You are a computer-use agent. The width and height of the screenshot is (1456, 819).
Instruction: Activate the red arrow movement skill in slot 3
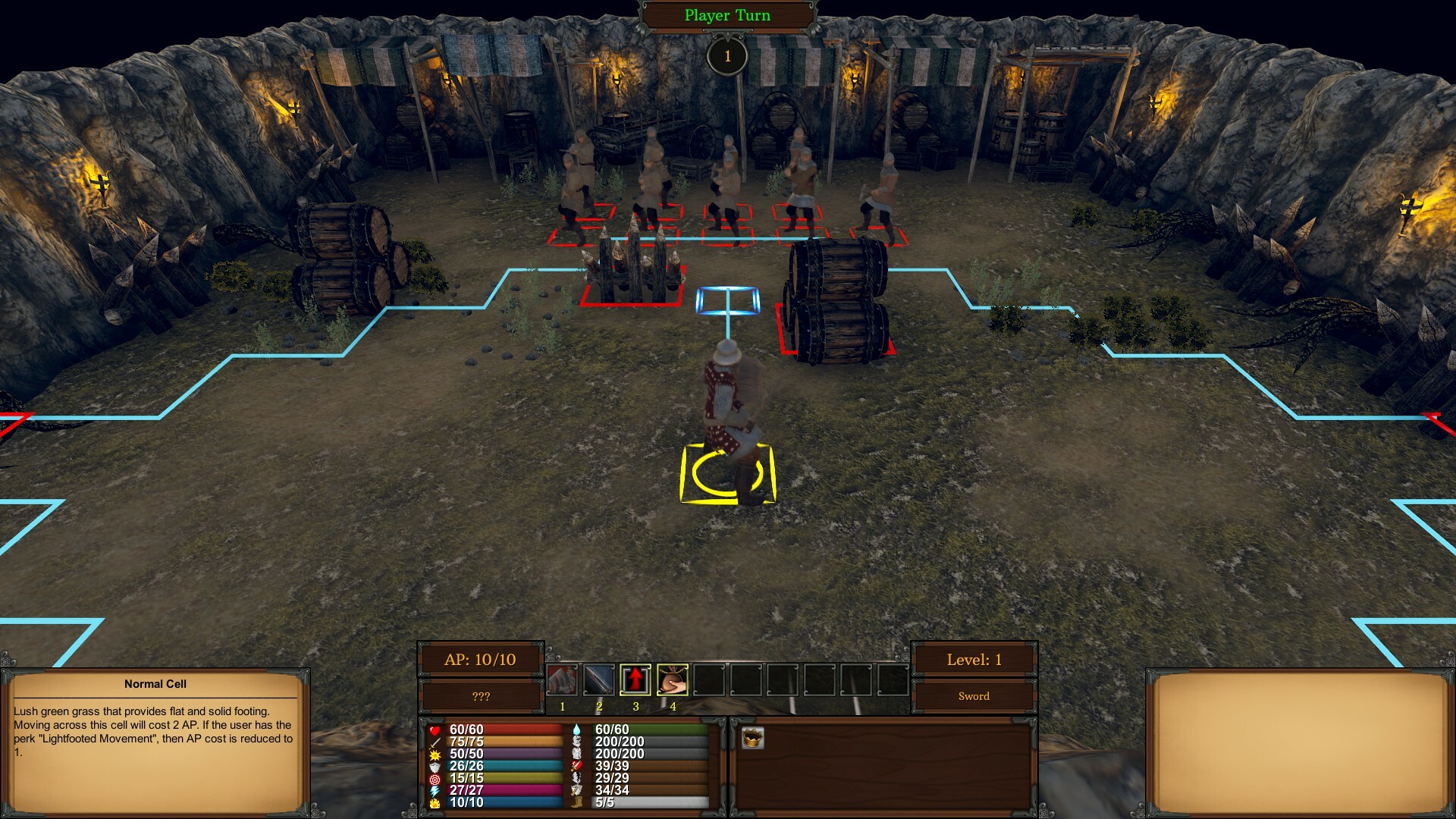click(x=635, y=679)
